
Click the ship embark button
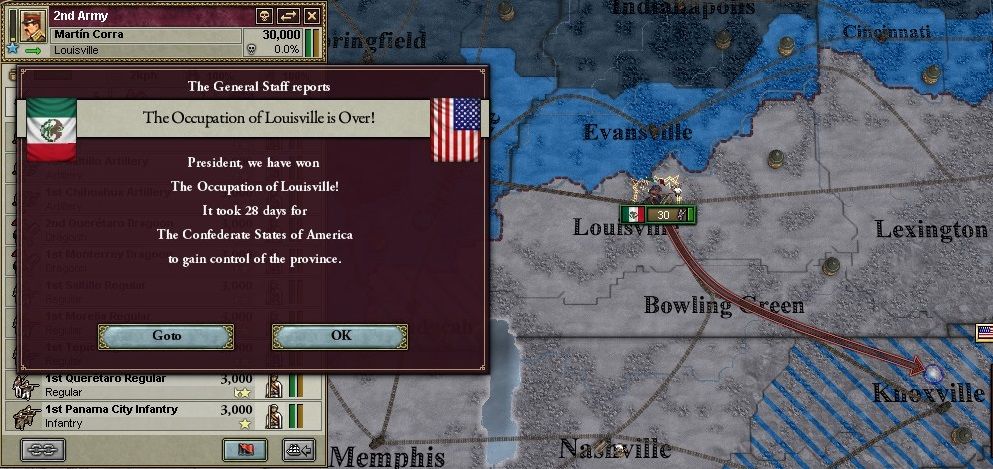click(x=297, y=449)
